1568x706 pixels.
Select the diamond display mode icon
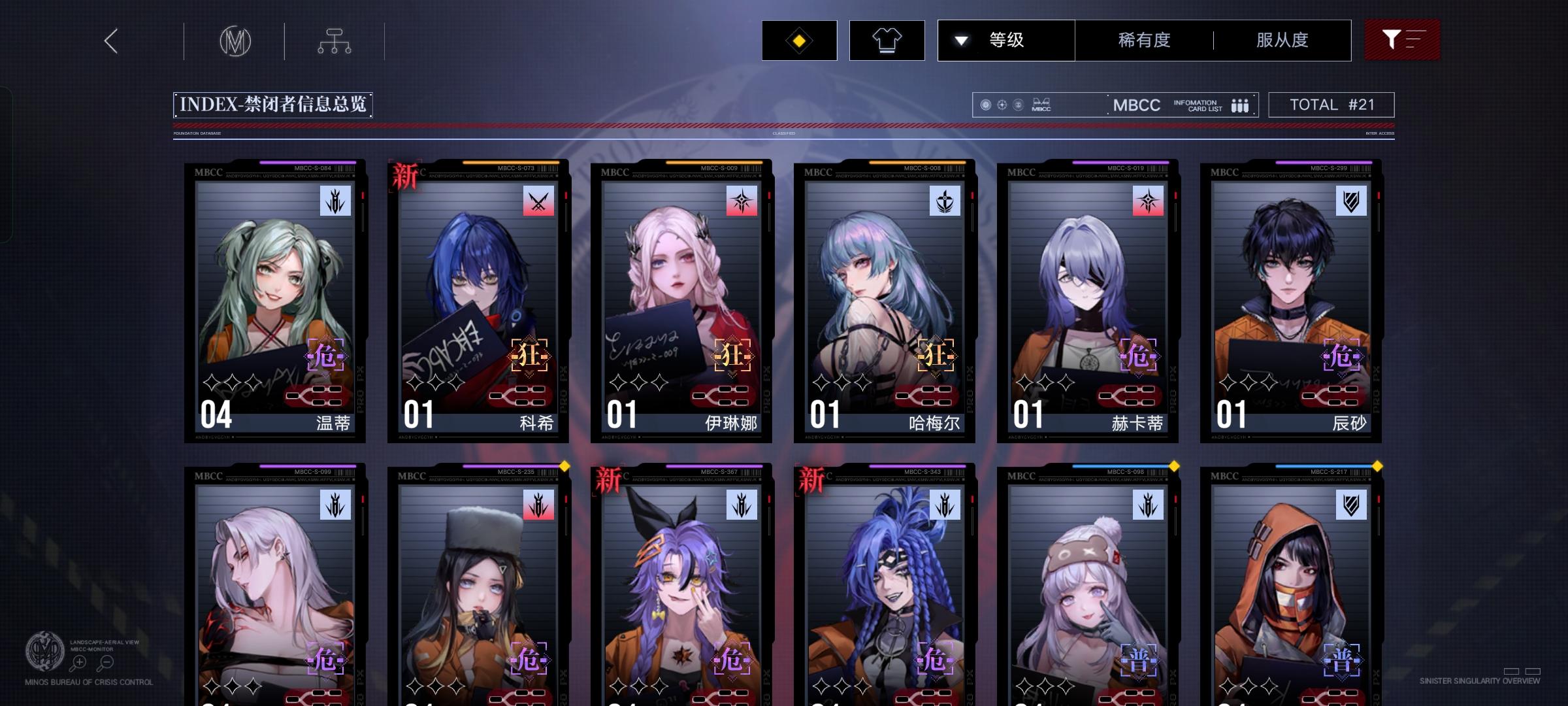pyautogui.click(x=798, y=40)
